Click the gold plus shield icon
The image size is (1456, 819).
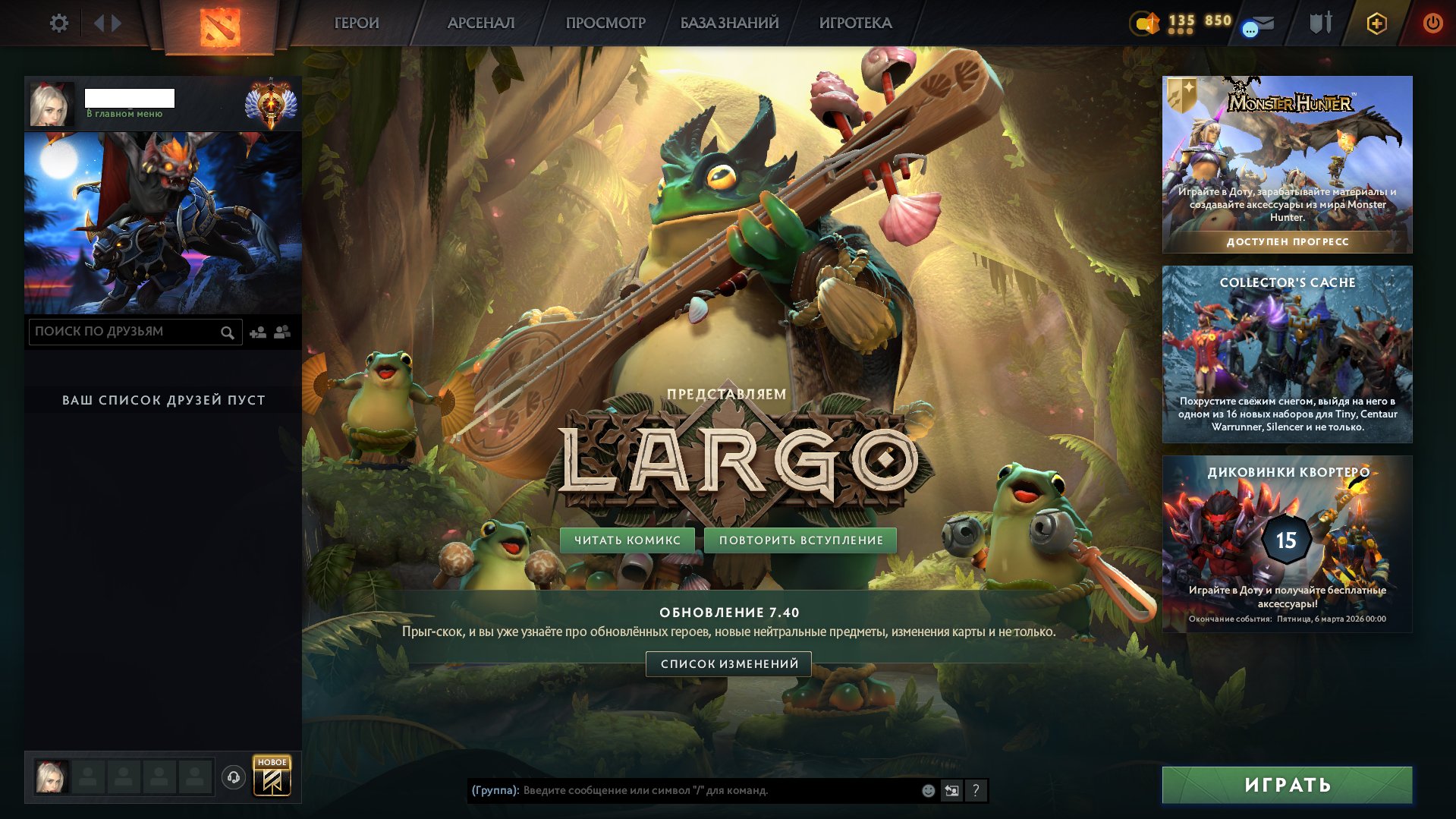1379,23
